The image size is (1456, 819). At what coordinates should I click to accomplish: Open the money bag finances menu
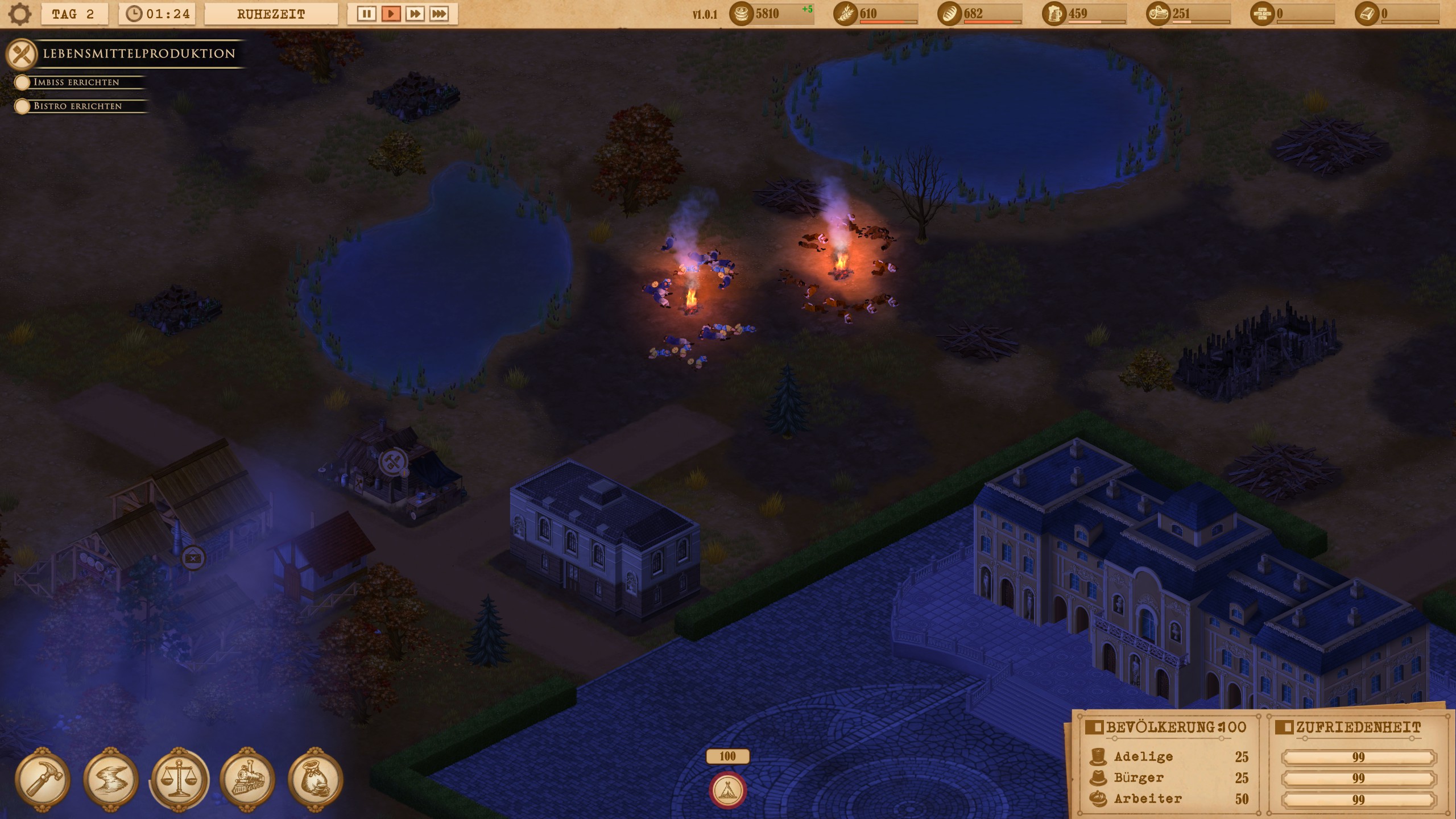tap(316, 779)
